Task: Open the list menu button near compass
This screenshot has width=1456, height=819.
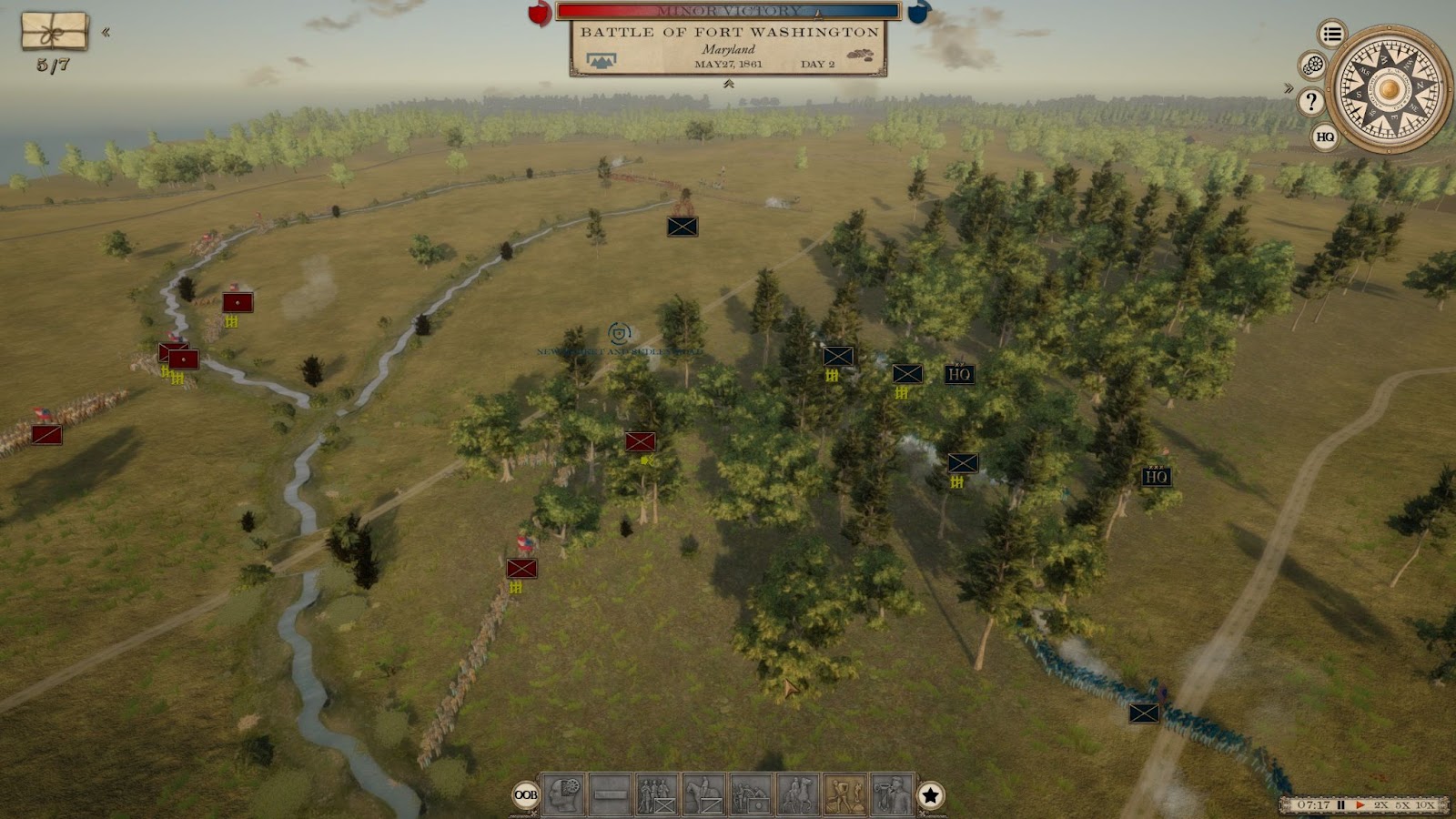Action: point(1332,35)
